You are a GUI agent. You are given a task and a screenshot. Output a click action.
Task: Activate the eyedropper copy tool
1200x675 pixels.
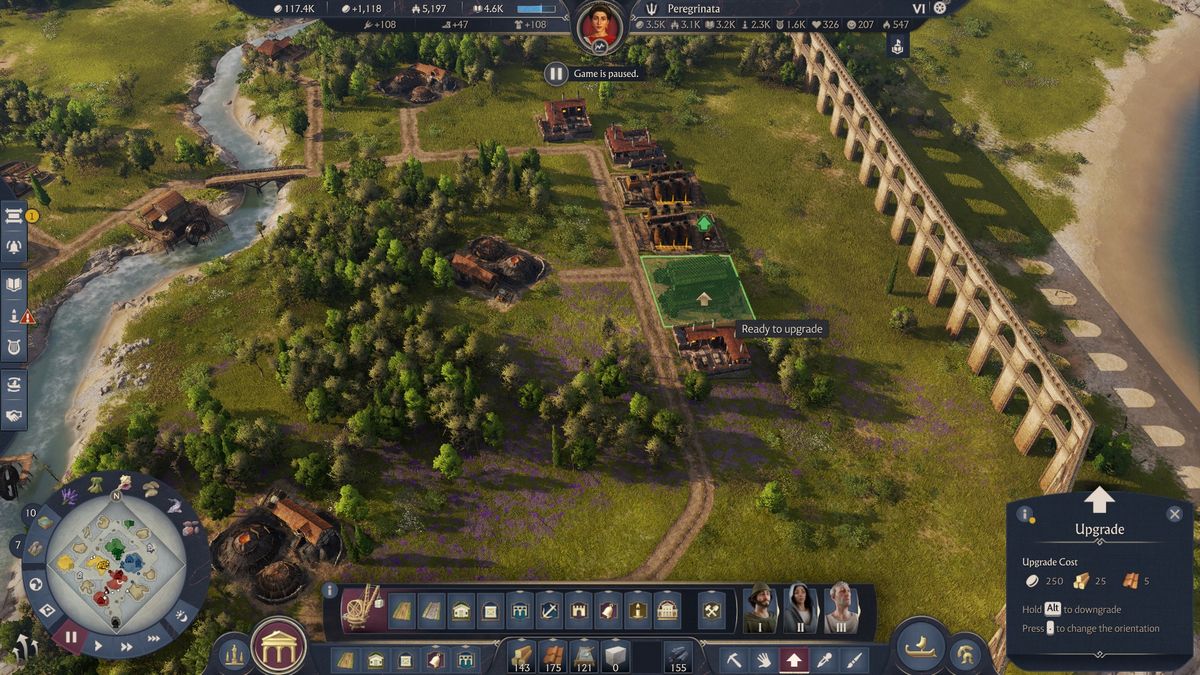click(x=825, y=660)
